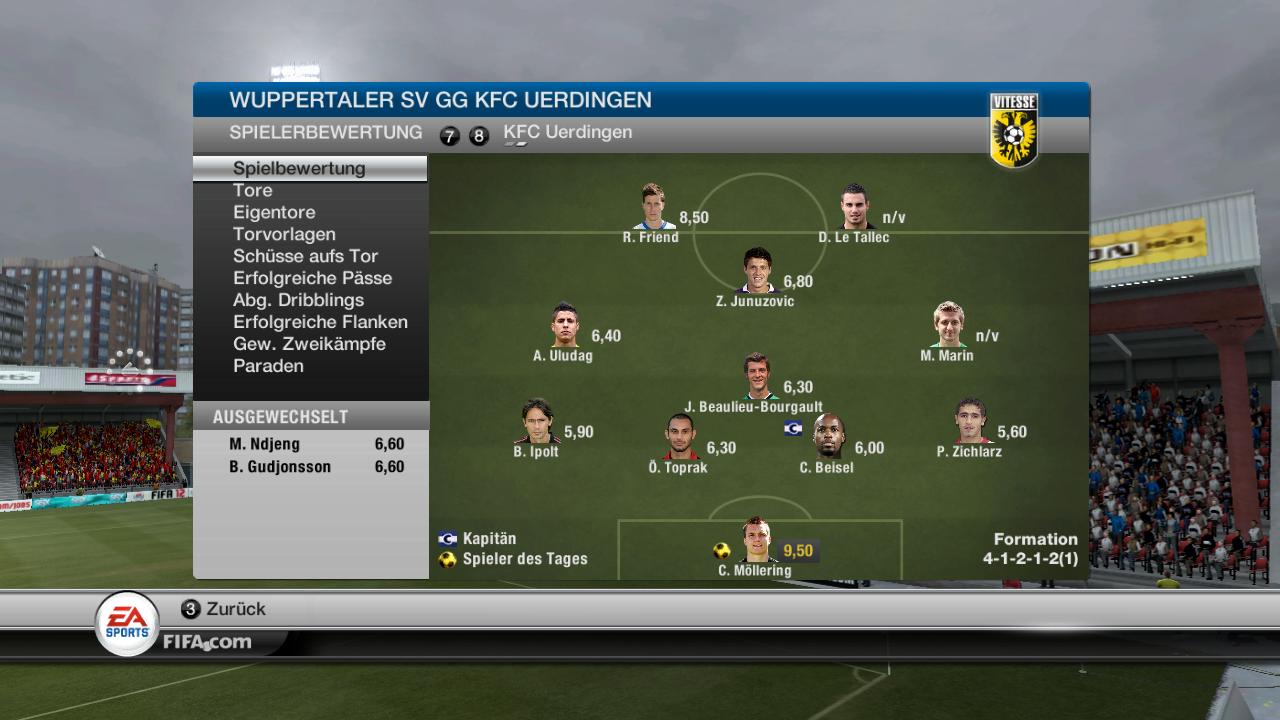Choose D. Le Tallec's player portrait

coord(853,207)
